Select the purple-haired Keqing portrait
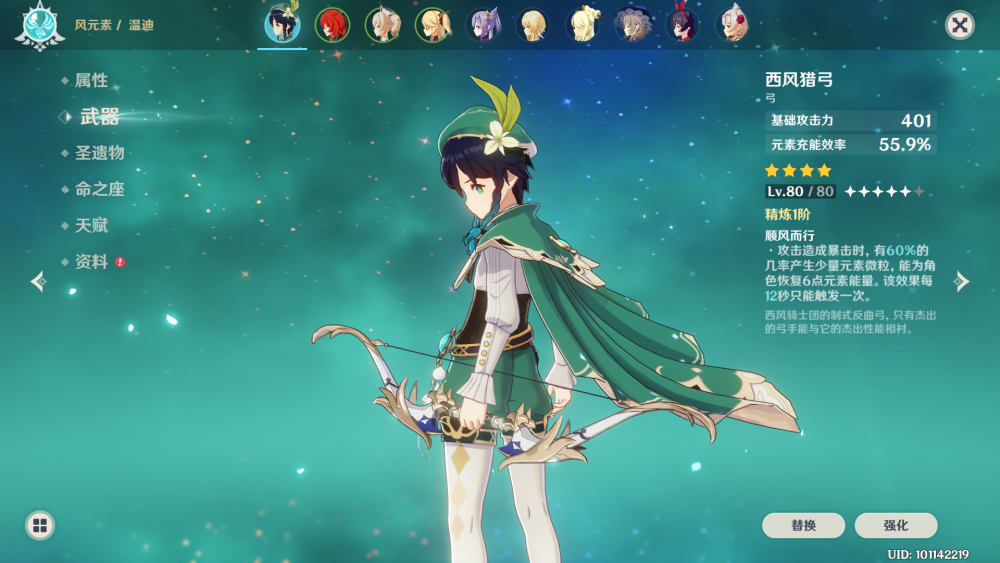This screenshot has width=1000, height=563. click(482, 25)
